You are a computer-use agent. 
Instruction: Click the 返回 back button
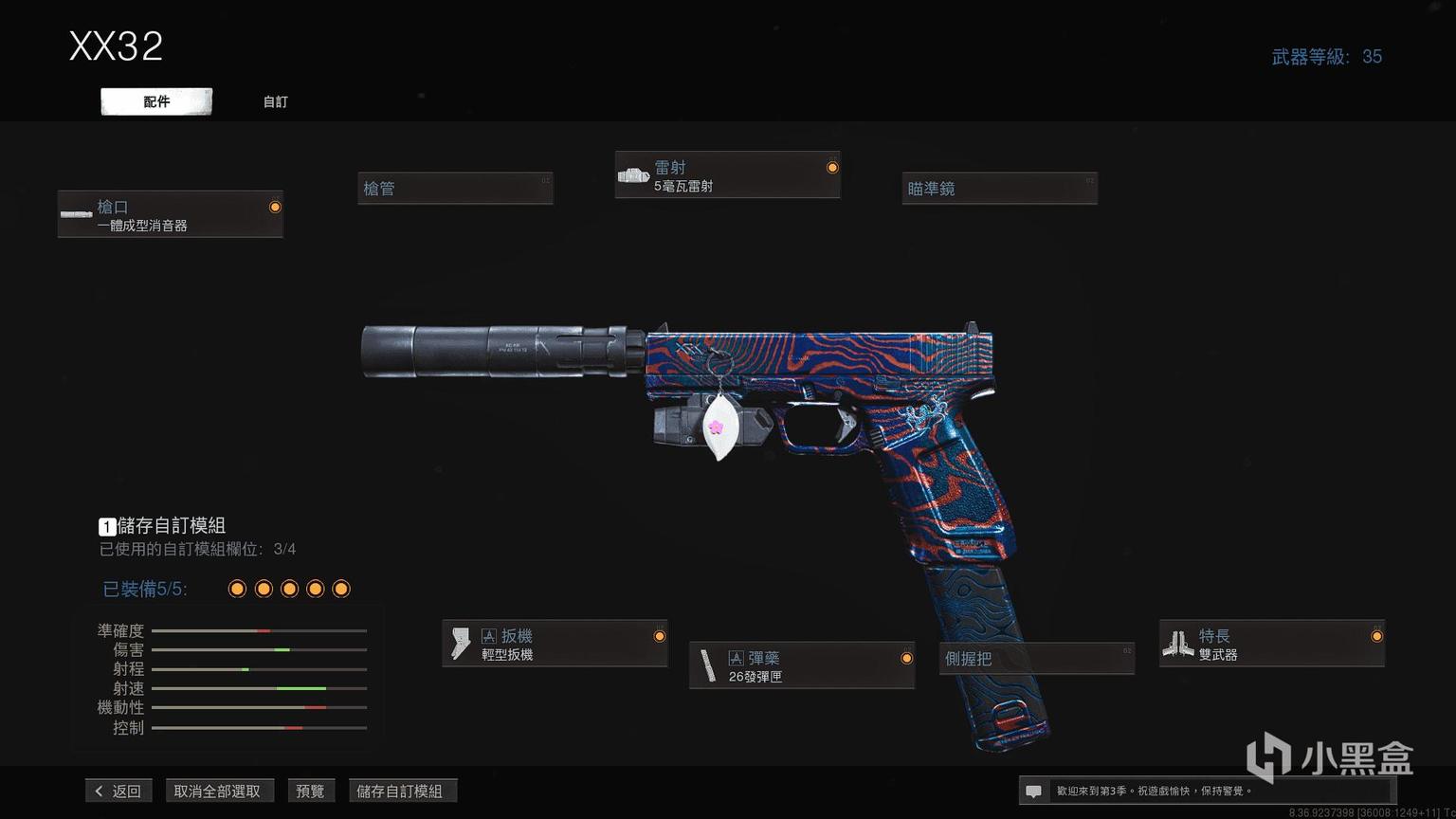pos(118,791)
